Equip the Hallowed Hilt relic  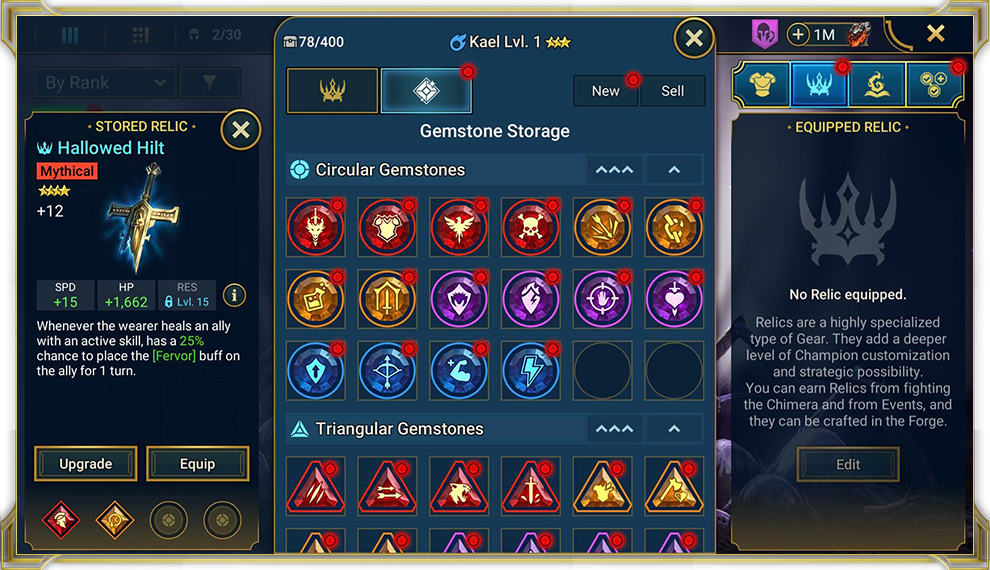197,464
